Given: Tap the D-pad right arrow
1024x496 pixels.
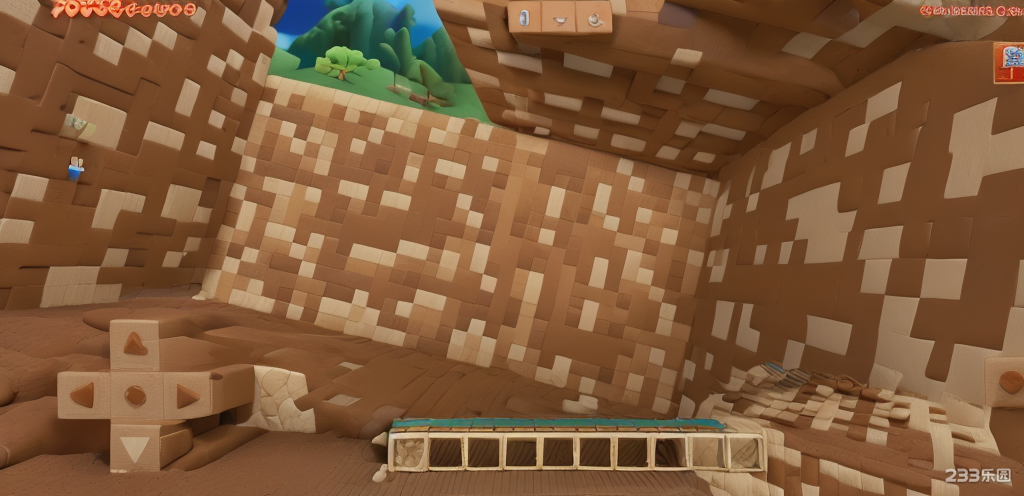Looking at the screenshot, I should click(x=186, y=396).
